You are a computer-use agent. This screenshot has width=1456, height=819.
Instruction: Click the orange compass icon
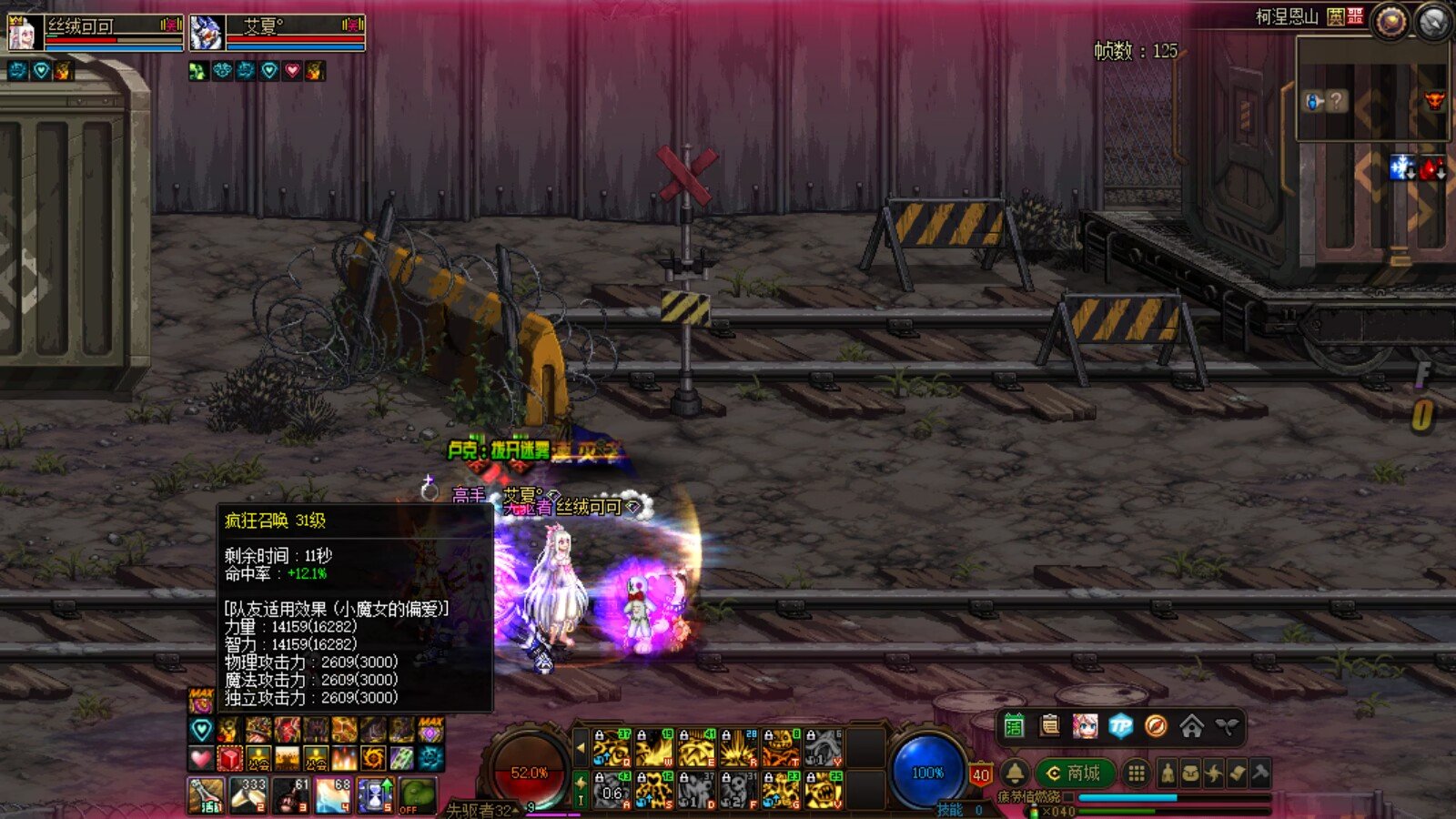(x=1156, y=726)
